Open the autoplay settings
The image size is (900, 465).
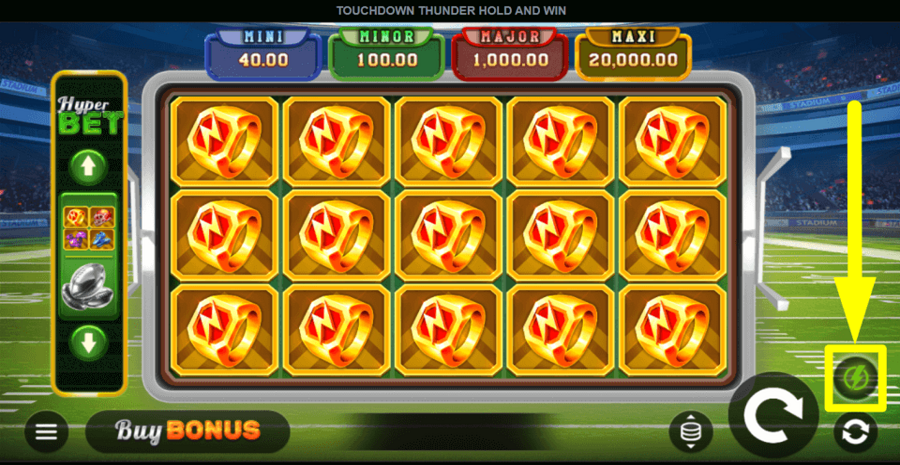click(856, 431)
